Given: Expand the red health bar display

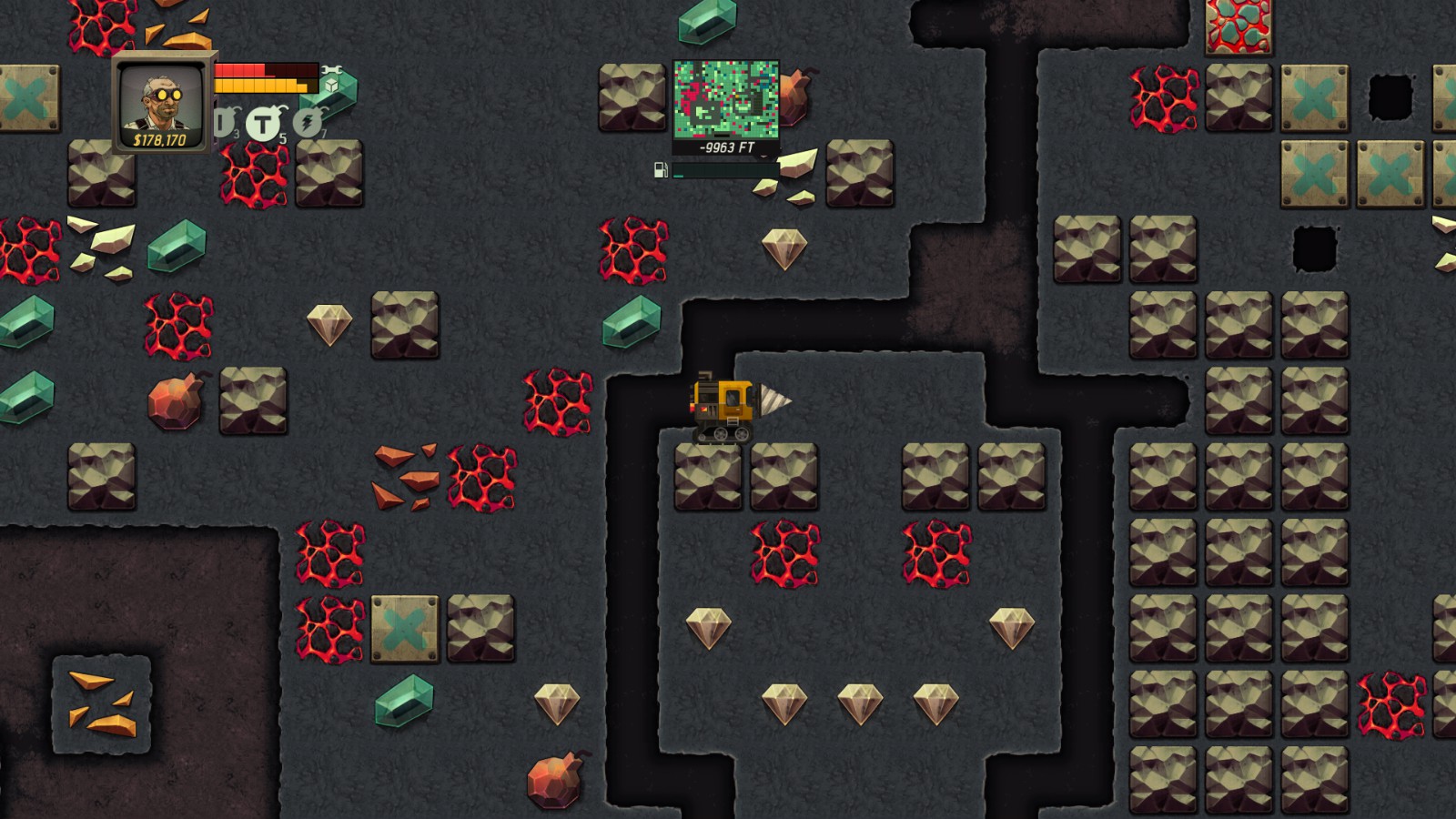Looking at the screenshot, I should pos(264,71).
